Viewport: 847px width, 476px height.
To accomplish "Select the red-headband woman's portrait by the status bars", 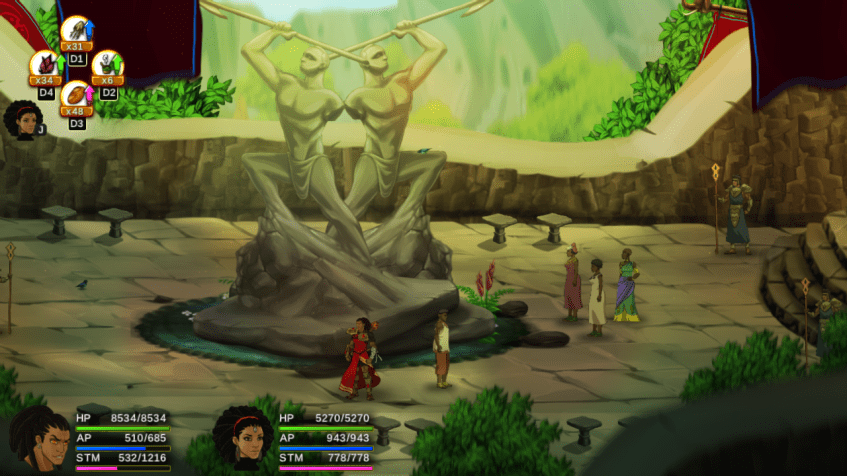I will click(243, 438).
